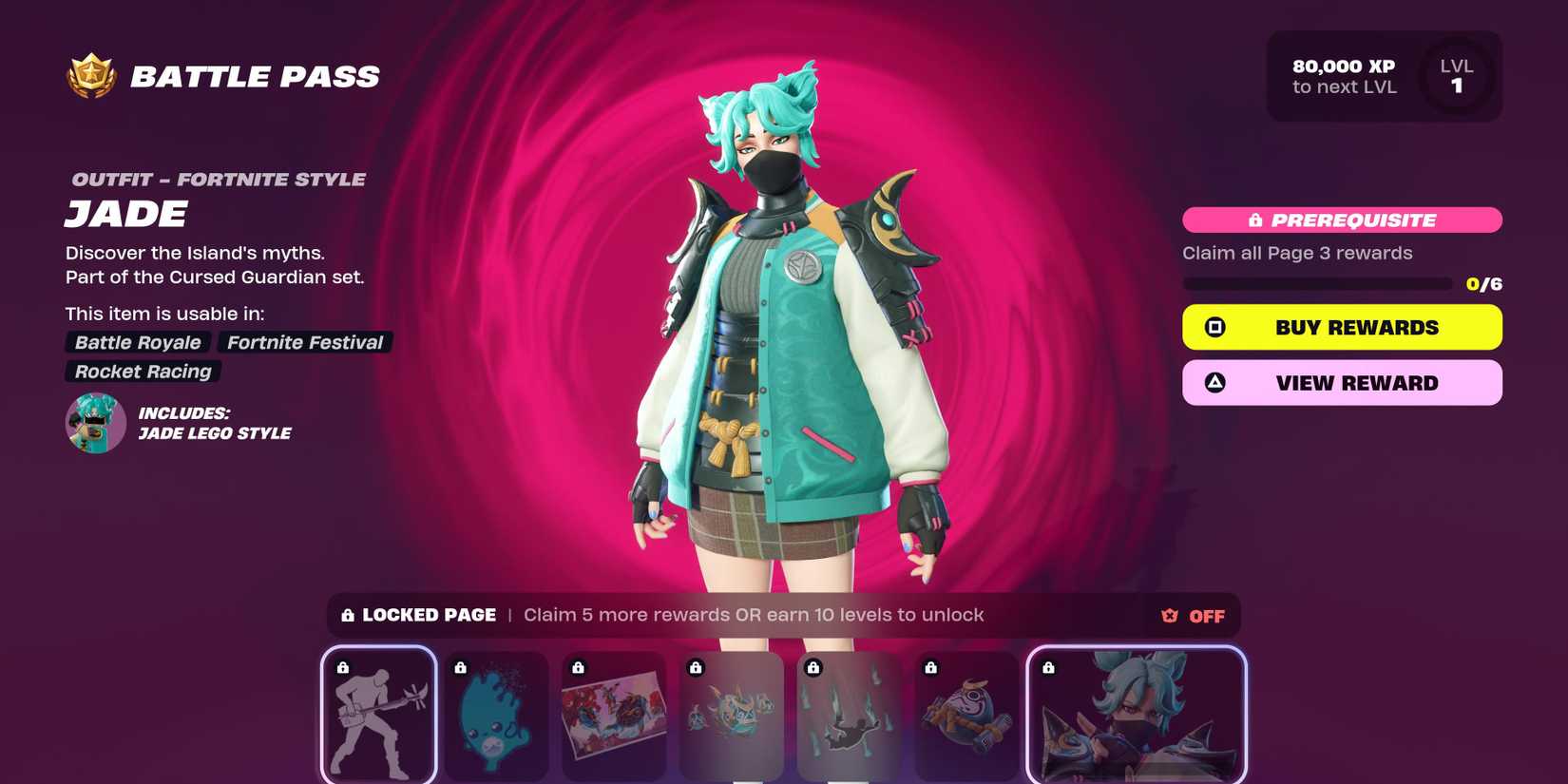This screenshot has width=1568, height=784.
Task: Open the Fortnite Festival tag
Action: pyautogui.click(x=304, y=342)
